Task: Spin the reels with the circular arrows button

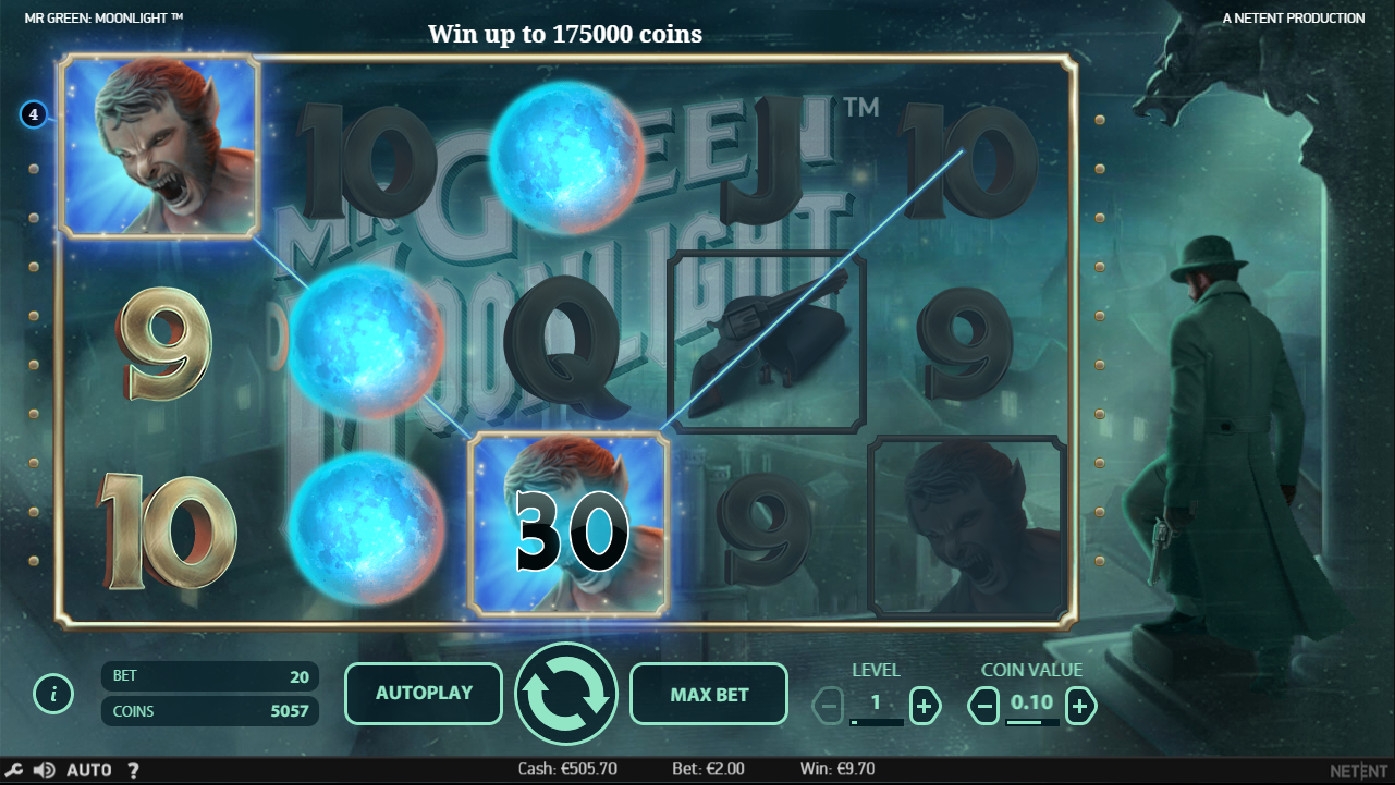Action: point(566,693)
